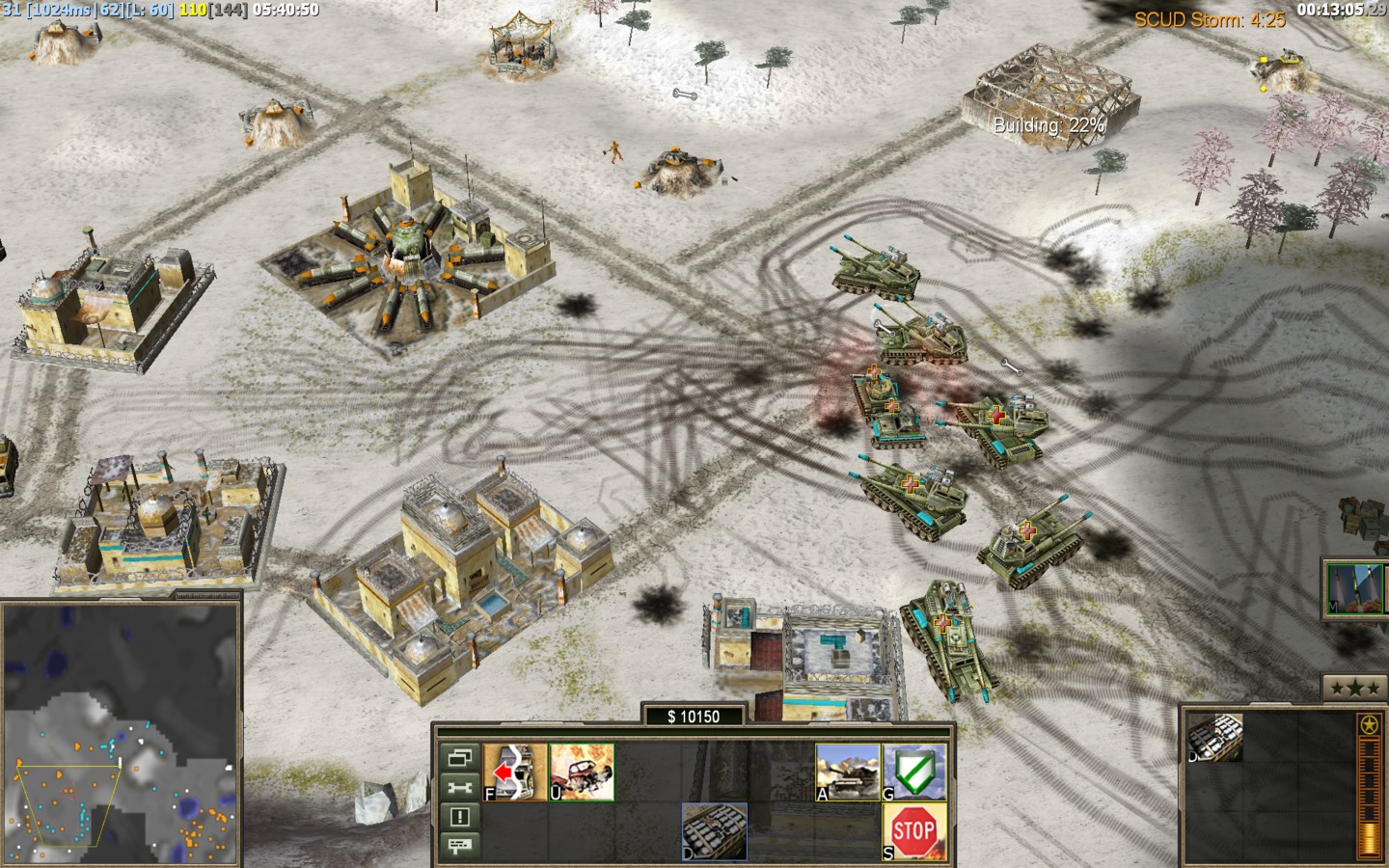Click on the battlefield minimap
This screenshot has height=868, width=1389.
tap(120, 735)
